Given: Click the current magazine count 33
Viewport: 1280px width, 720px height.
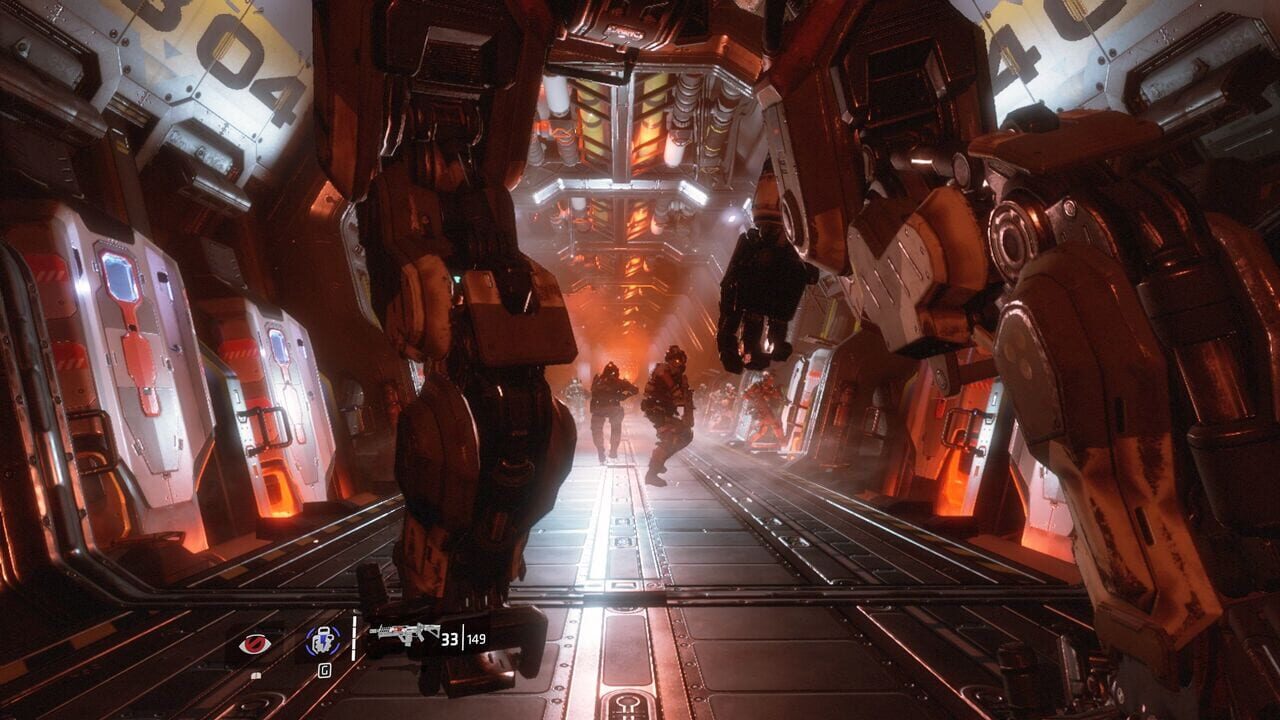Looking at the screenshot, I should (450, 640).
